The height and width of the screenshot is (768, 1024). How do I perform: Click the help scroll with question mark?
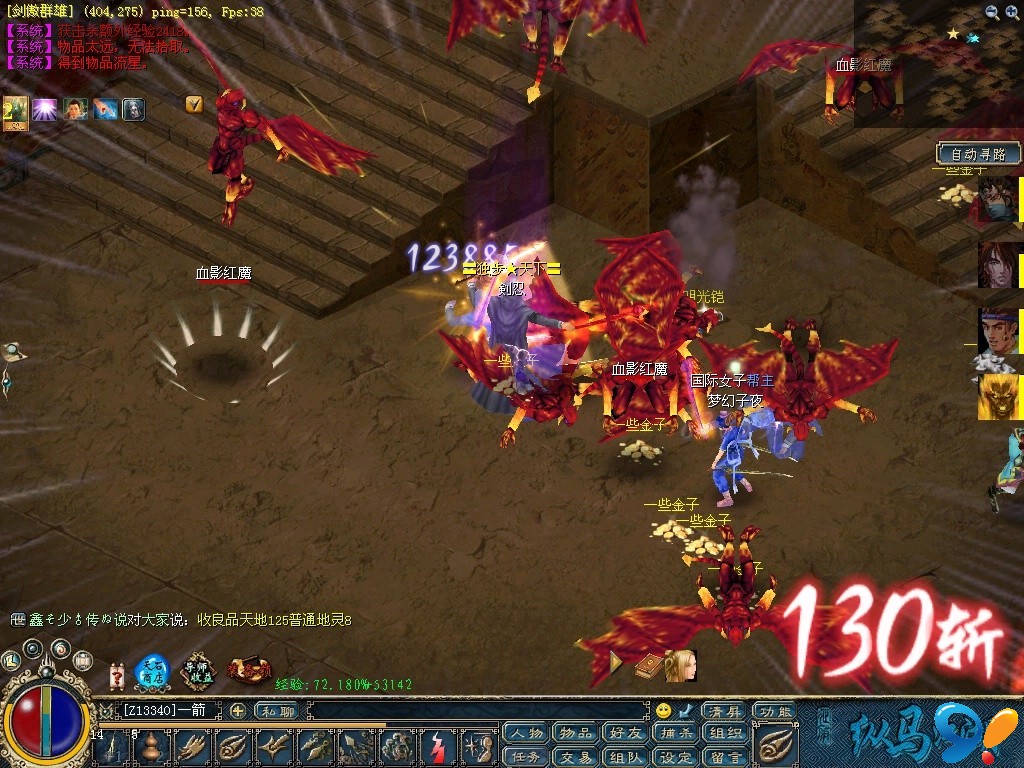tap(117, 675)
